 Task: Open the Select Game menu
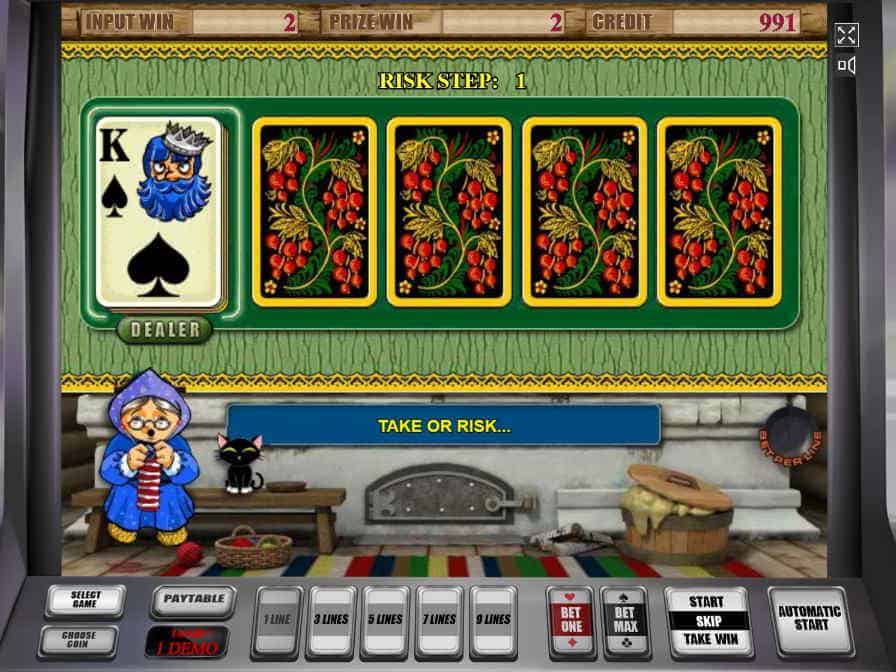[85, 601]
